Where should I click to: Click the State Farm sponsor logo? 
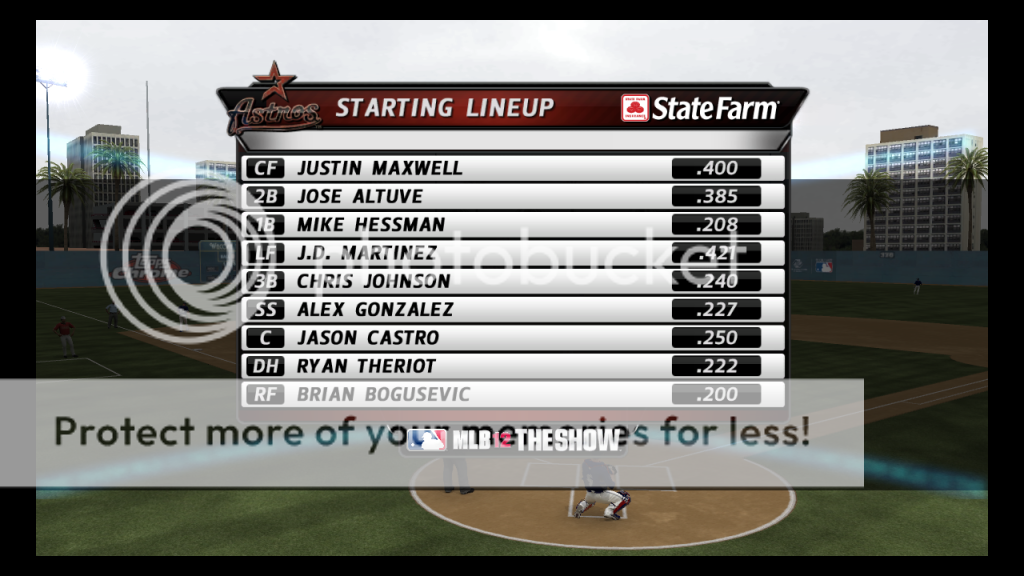click(699, 108)
